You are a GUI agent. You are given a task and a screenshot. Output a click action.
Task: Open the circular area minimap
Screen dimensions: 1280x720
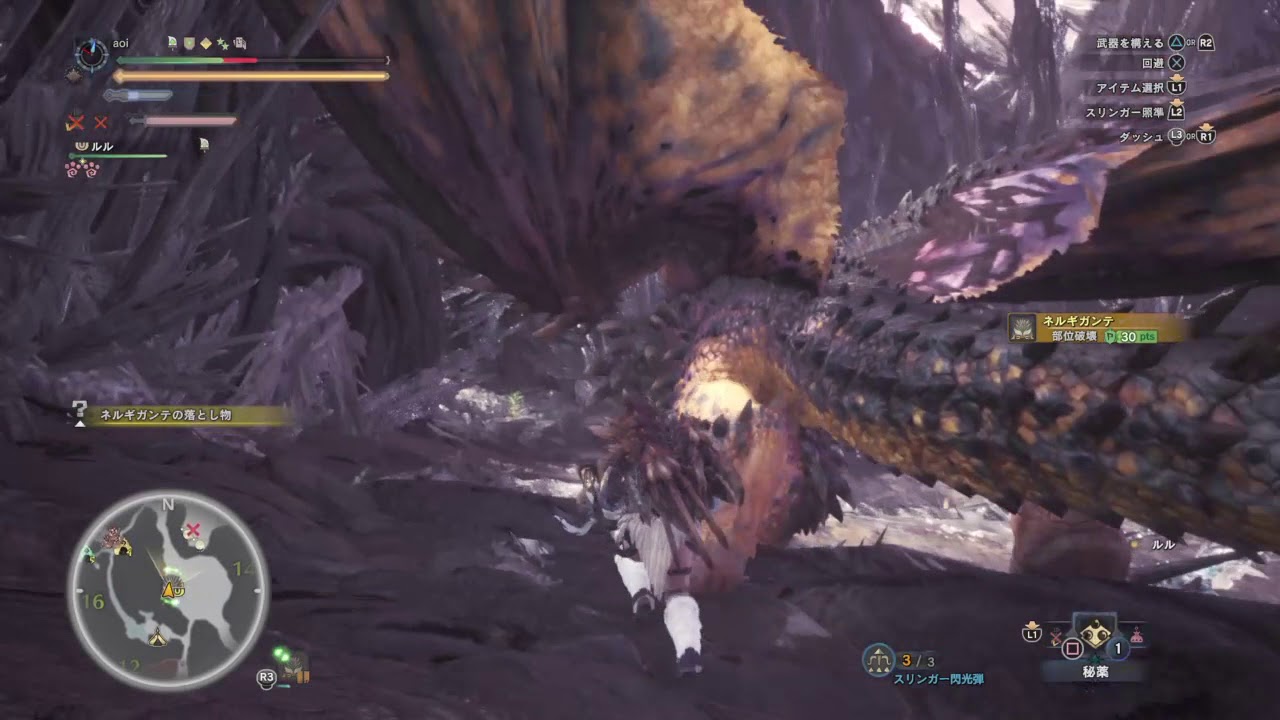pos(168,590)
